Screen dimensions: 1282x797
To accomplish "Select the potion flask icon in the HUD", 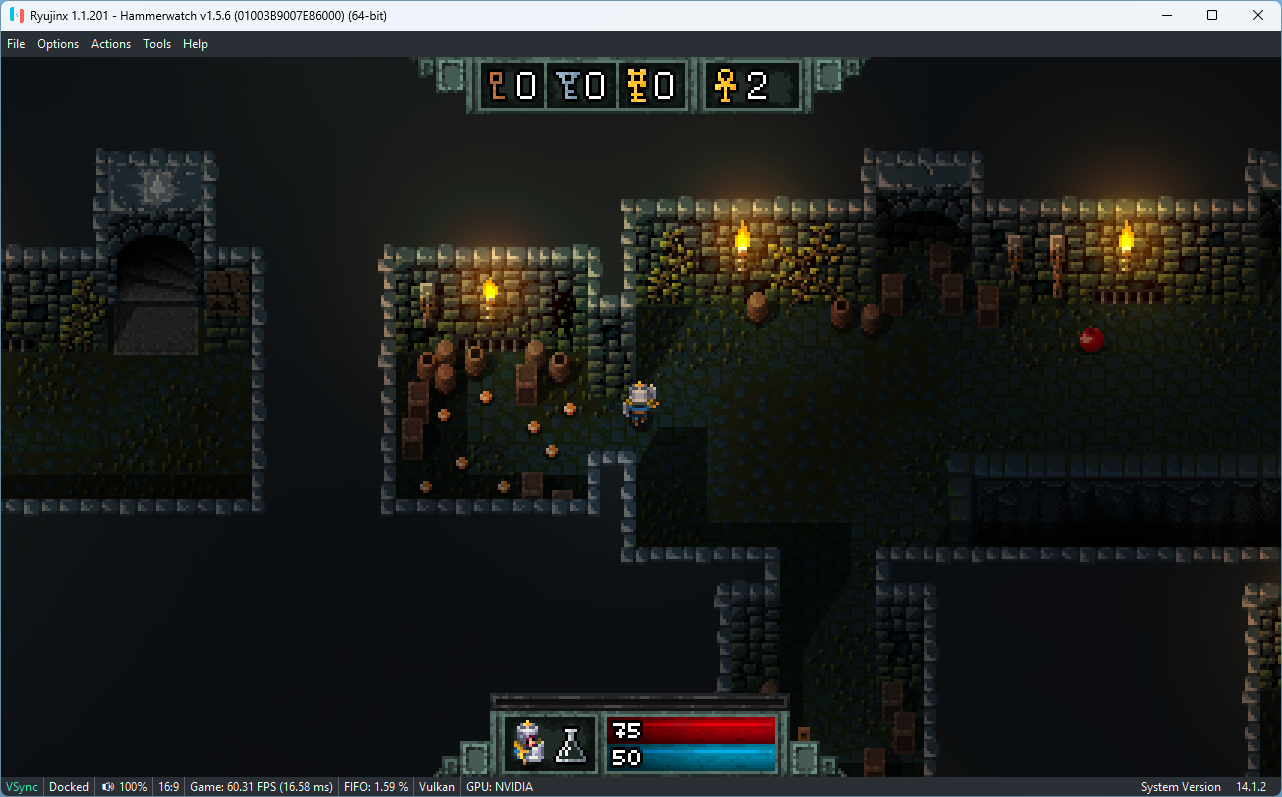I will pyautogui.click(x=570, y=743).
